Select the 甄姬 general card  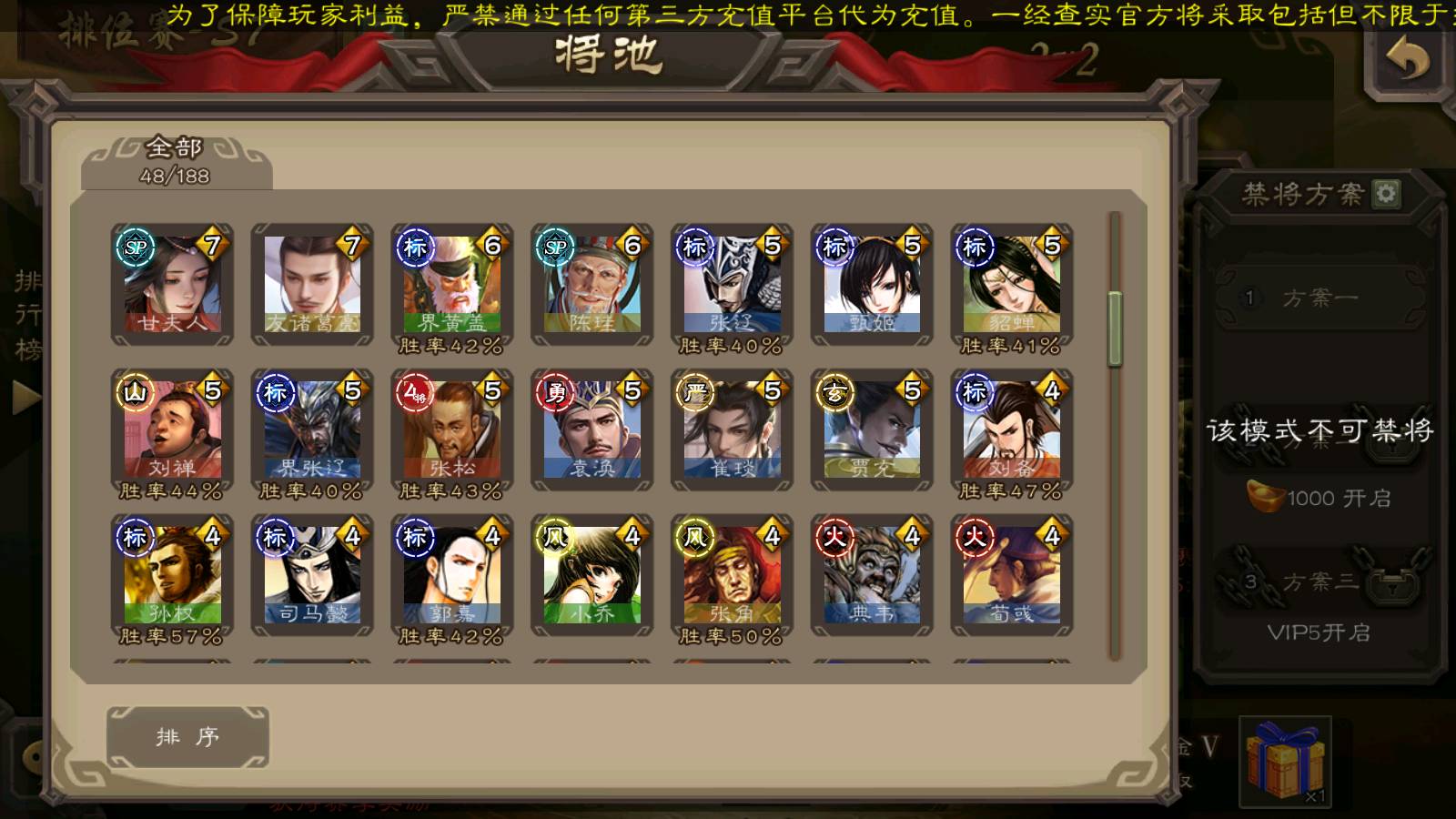872,285
